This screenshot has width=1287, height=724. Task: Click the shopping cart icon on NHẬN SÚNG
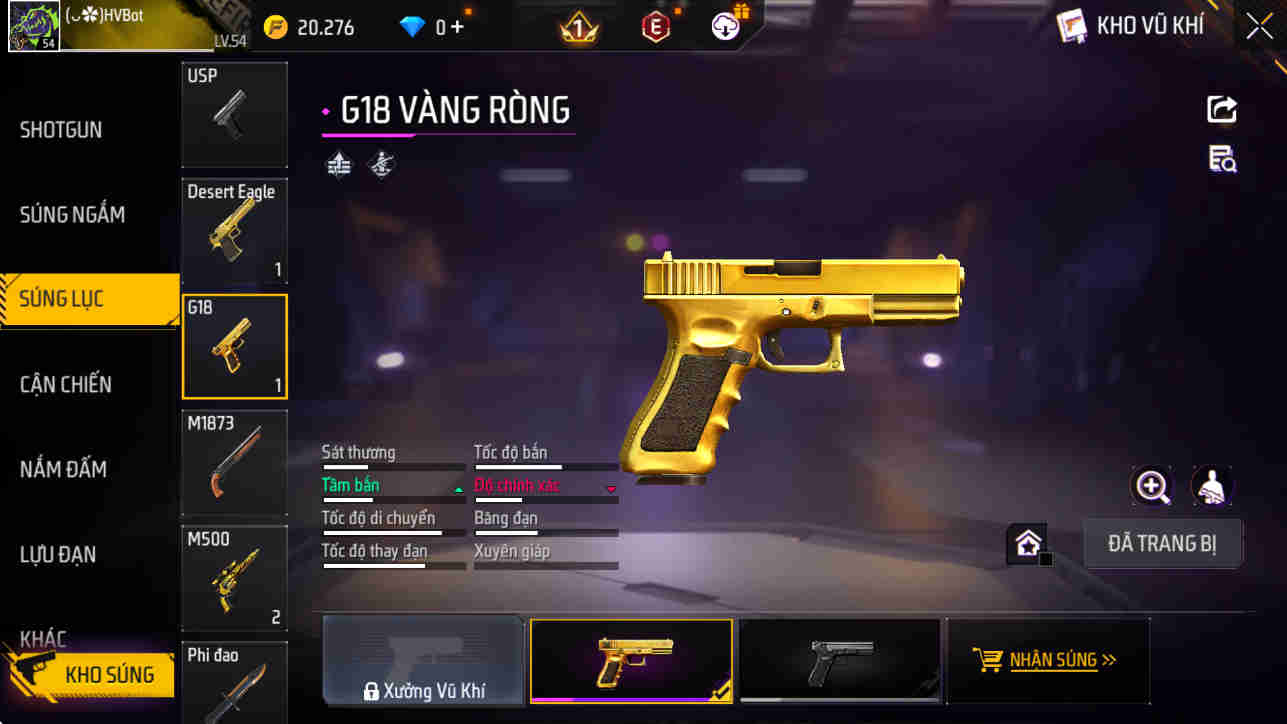click(989, 659)
